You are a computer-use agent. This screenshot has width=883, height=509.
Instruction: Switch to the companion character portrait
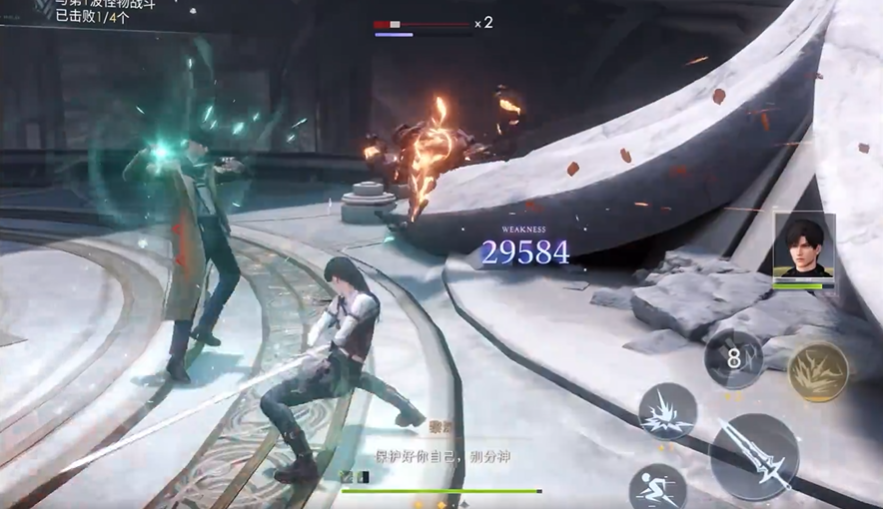803,246
